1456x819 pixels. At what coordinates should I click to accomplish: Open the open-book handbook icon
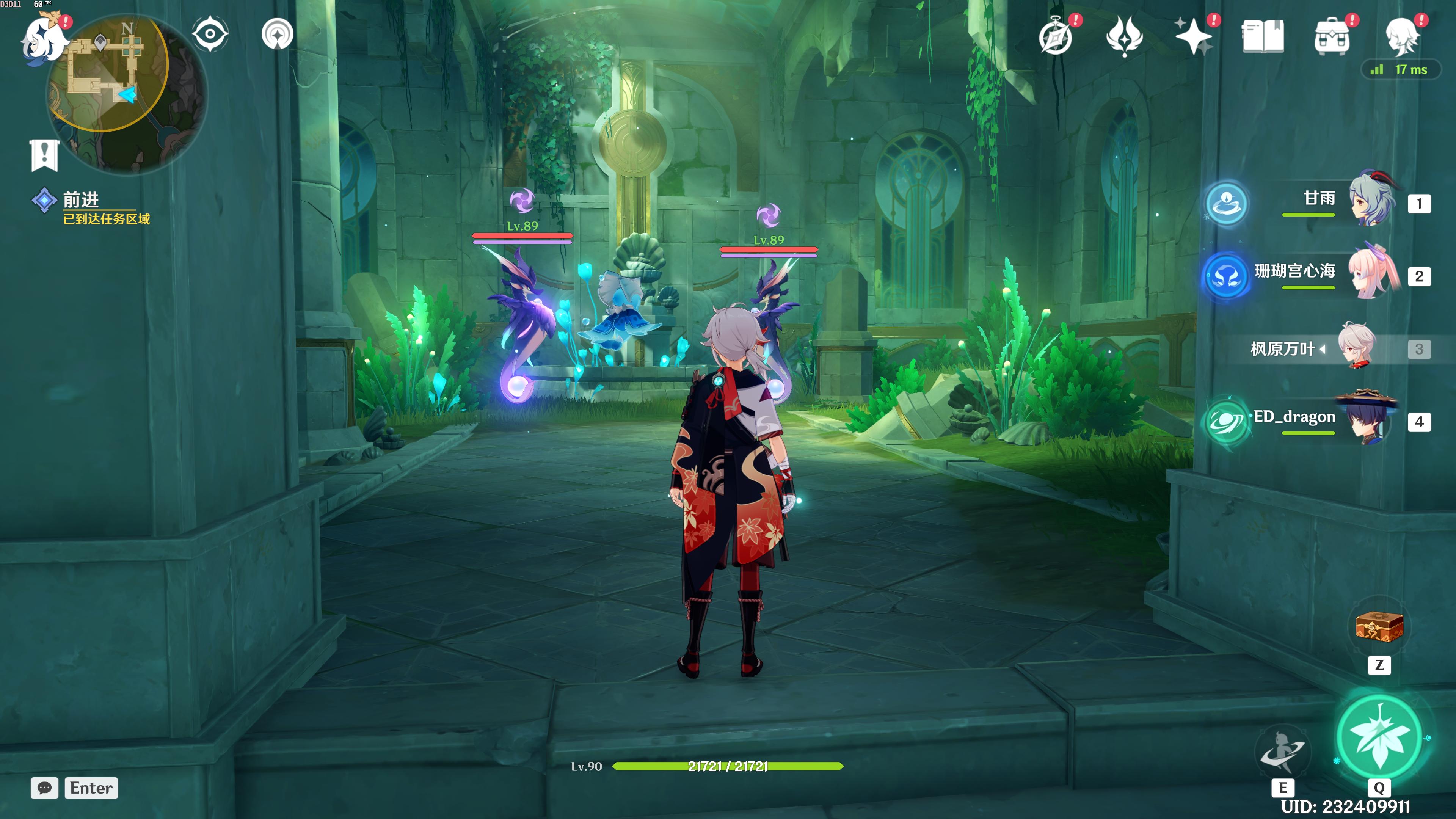(1263, 37)
